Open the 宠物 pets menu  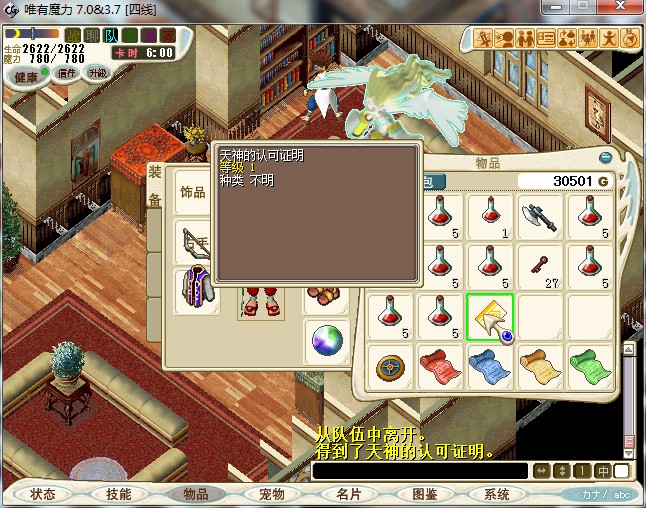(x=271, y=494)
